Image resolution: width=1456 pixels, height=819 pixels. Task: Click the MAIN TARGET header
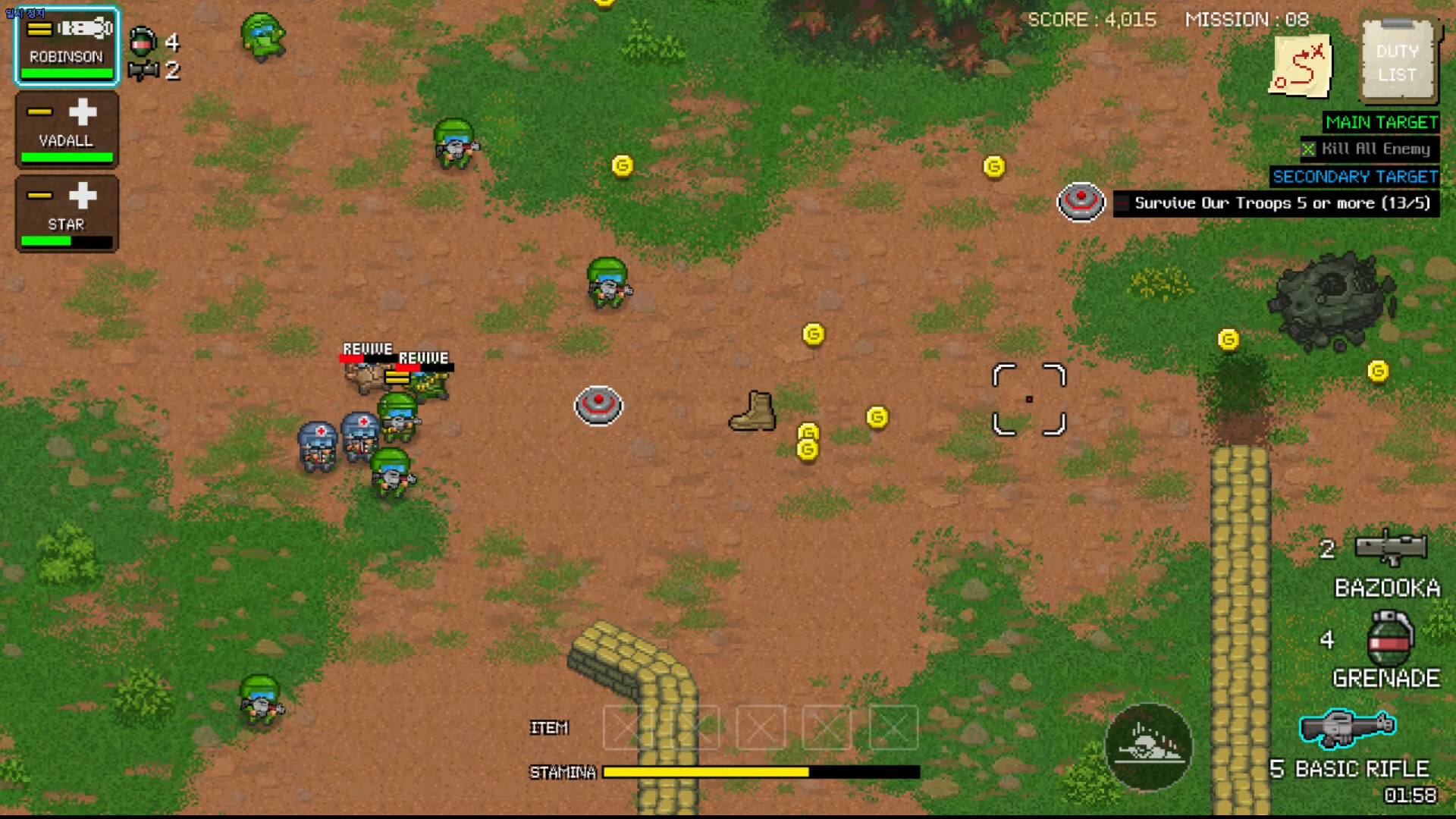(1380, 122)
